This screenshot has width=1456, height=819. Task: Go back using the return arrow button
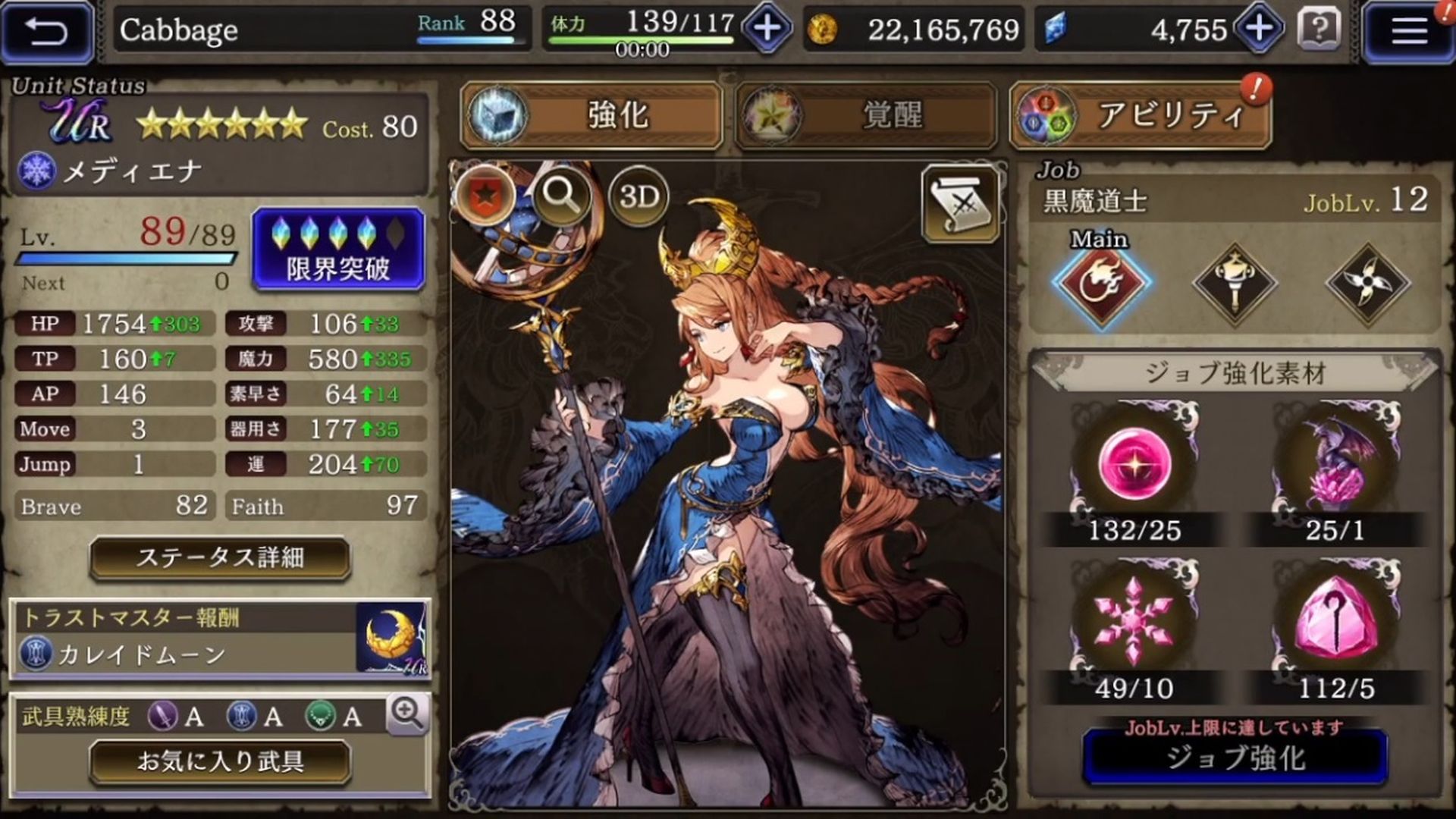(x=47, y=32)
